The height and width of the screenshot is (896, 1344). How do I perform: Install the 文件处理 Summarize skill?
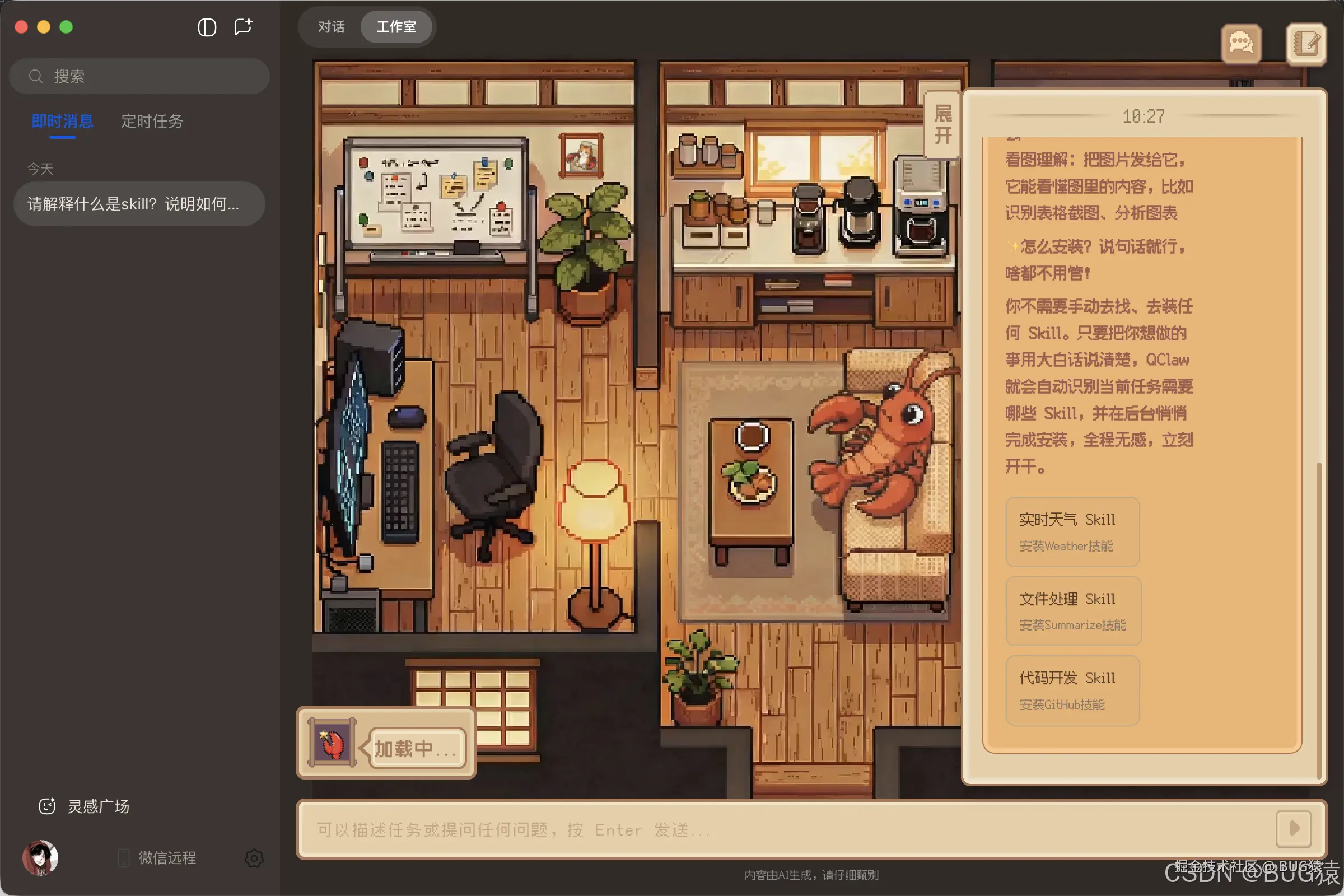tap(1073, 611)
